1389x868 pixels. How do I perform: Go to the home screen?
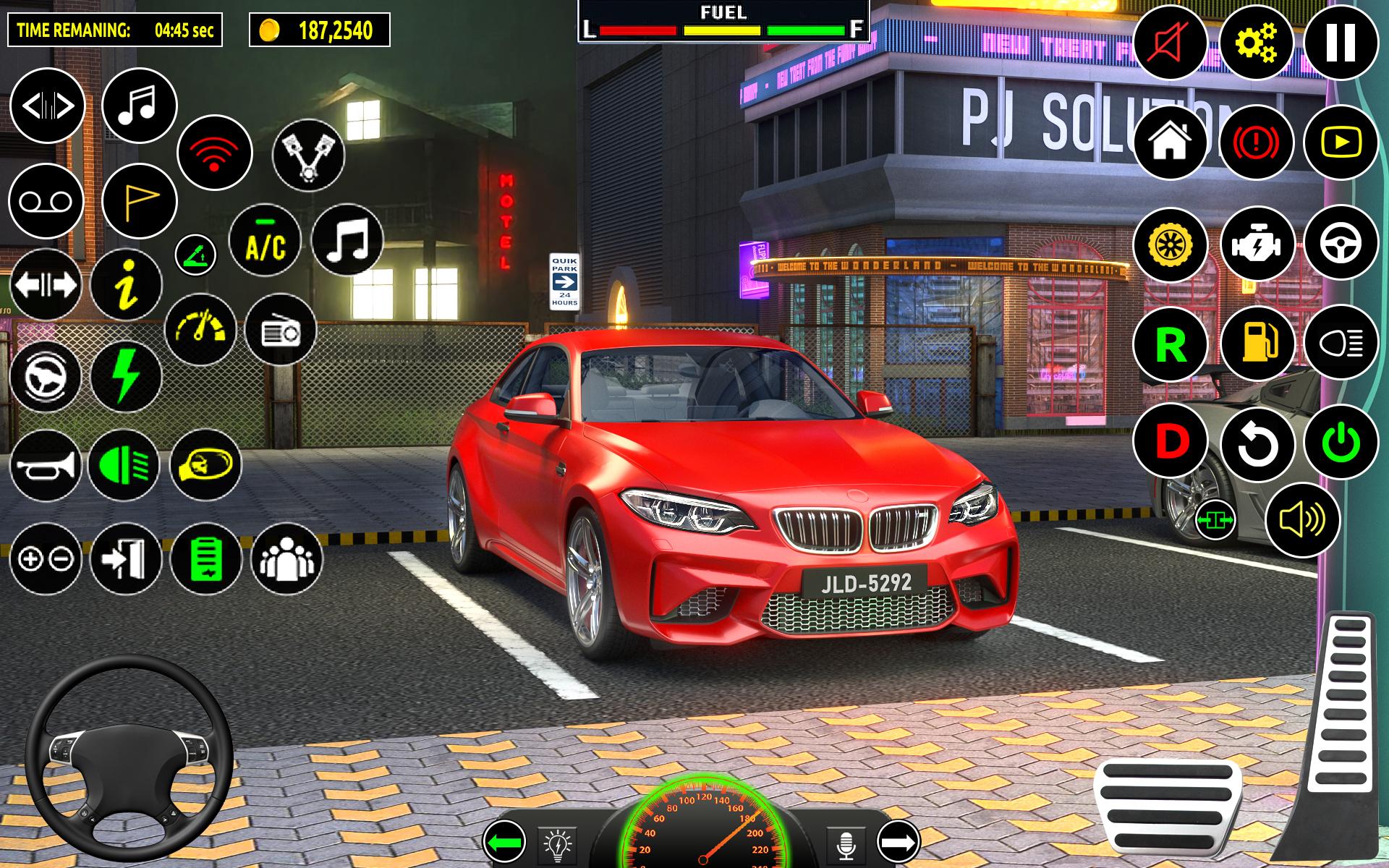click(x=1171, y=142)
